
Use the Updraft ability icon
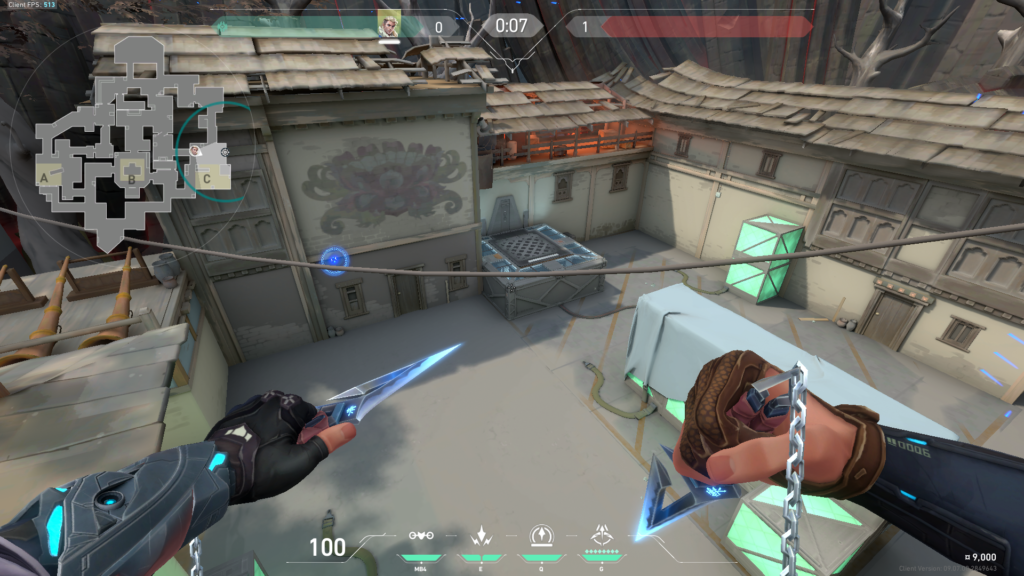tap(541, 536)
